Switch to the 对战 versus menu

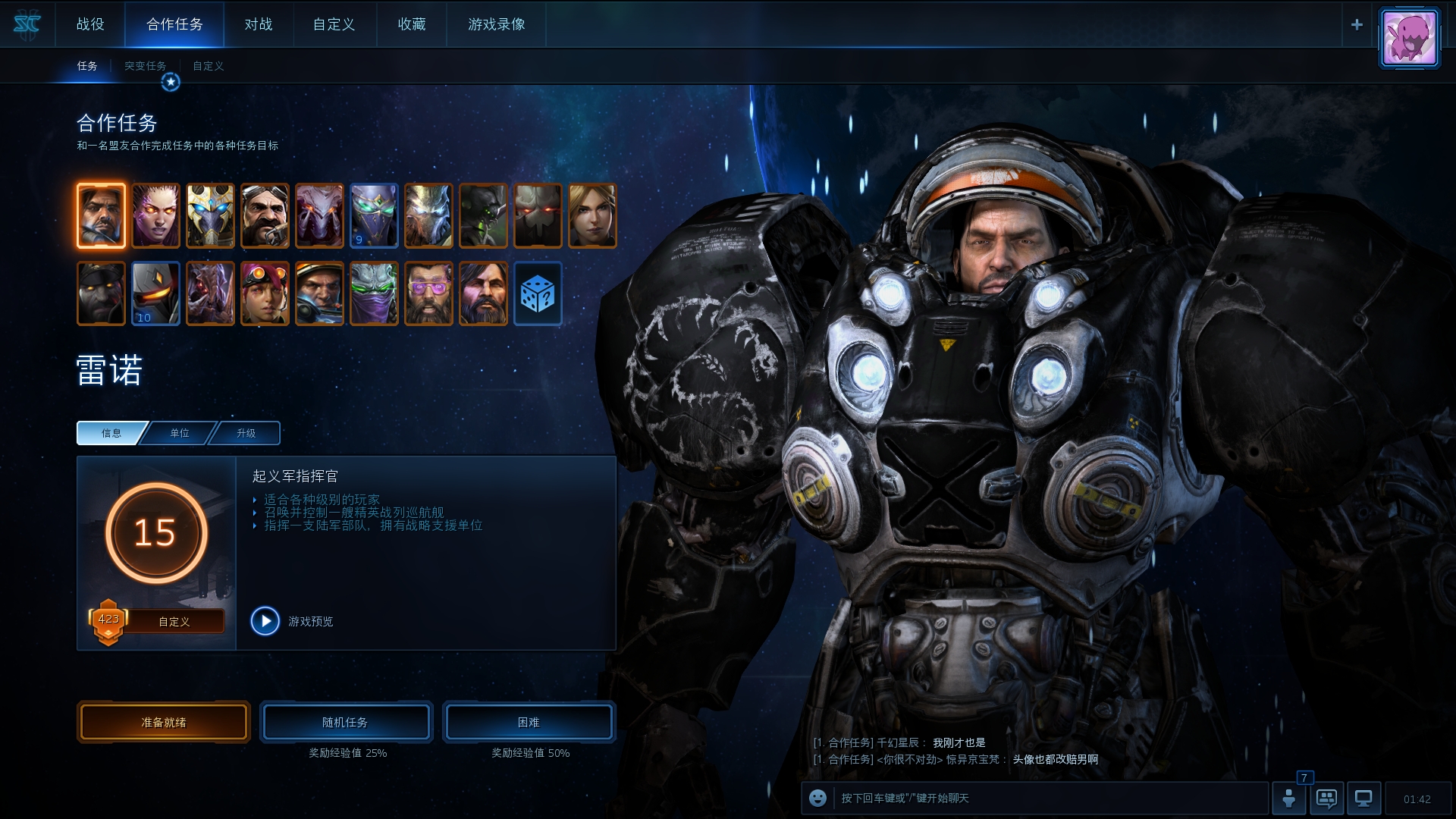tap(258, 24)
